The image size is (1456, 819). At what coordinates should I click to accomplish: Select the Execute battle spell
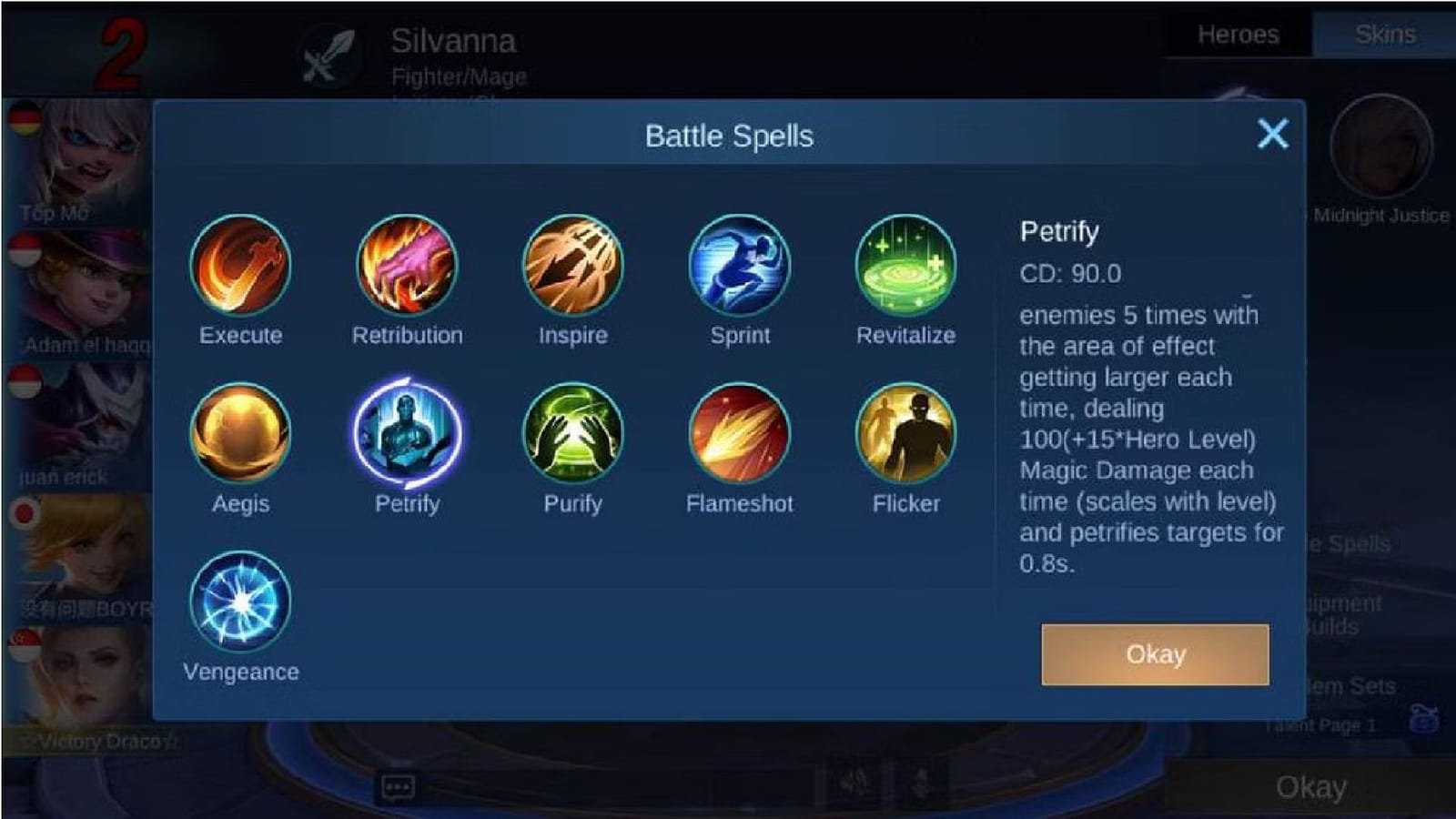[x=240, y=266]
